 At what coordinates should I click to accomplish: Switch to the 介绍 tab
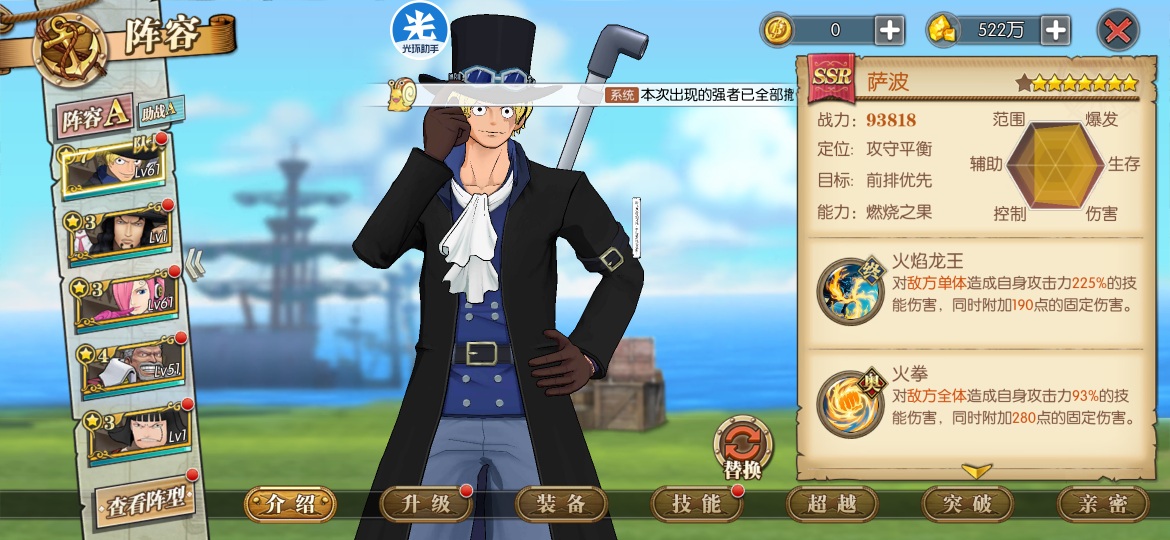[x=289, y=503]
